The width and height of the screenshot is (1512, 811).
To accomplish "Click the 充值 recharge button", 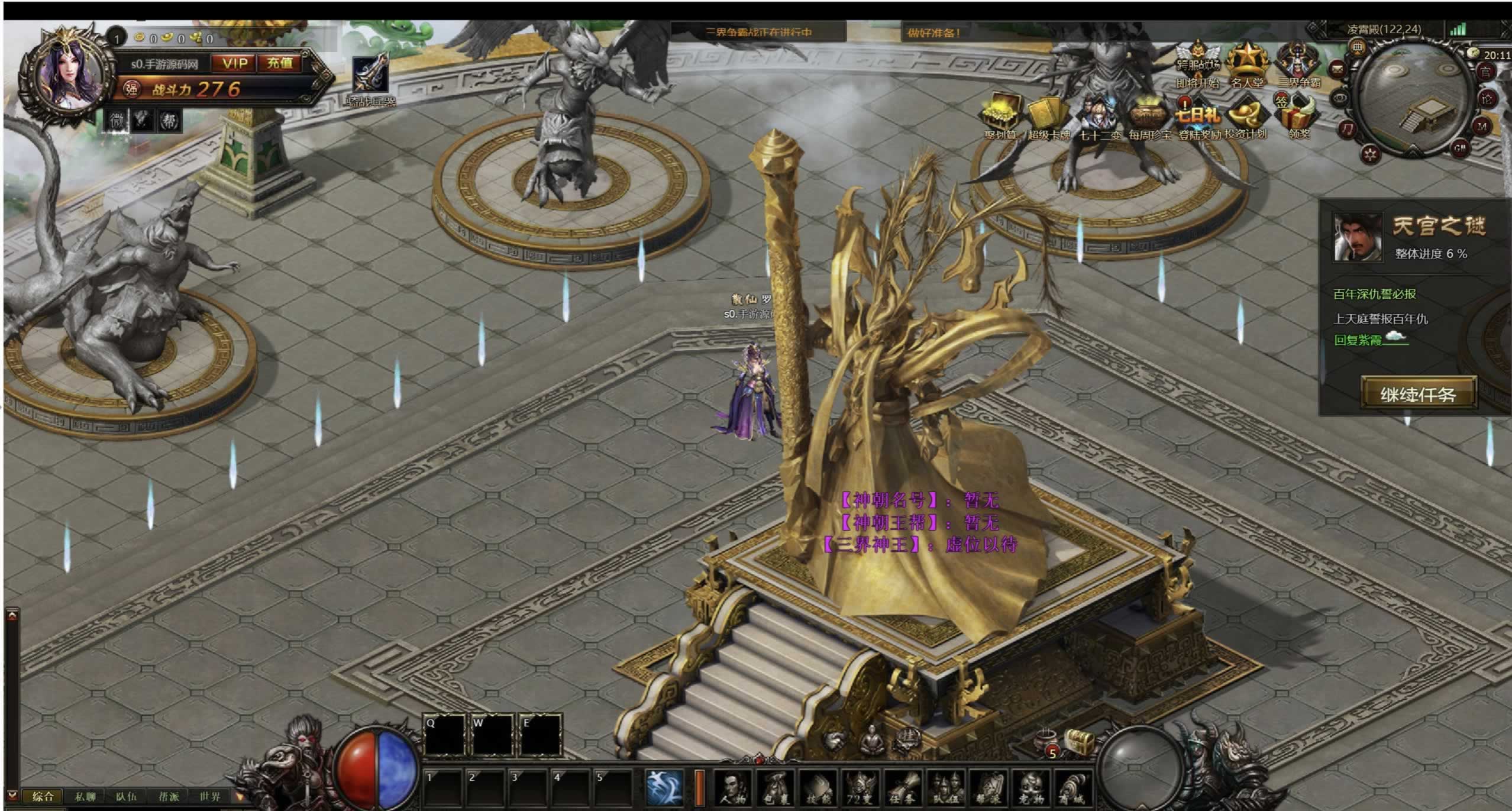I will (280, 63).
